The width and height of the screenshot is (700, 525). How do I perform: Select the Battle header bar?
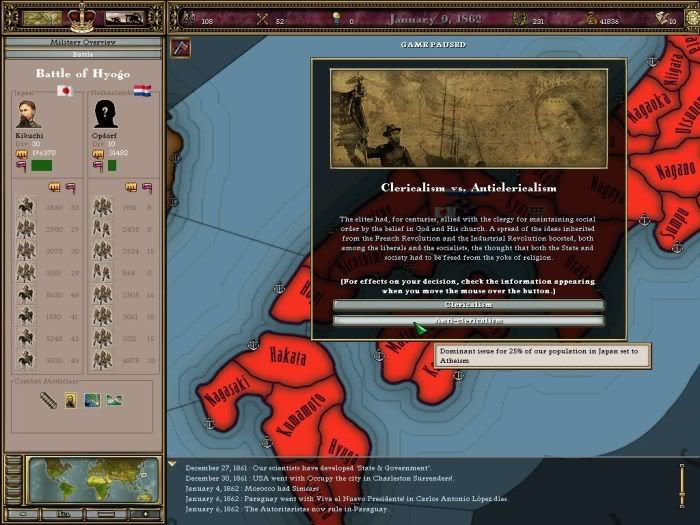tap(82, 52)
